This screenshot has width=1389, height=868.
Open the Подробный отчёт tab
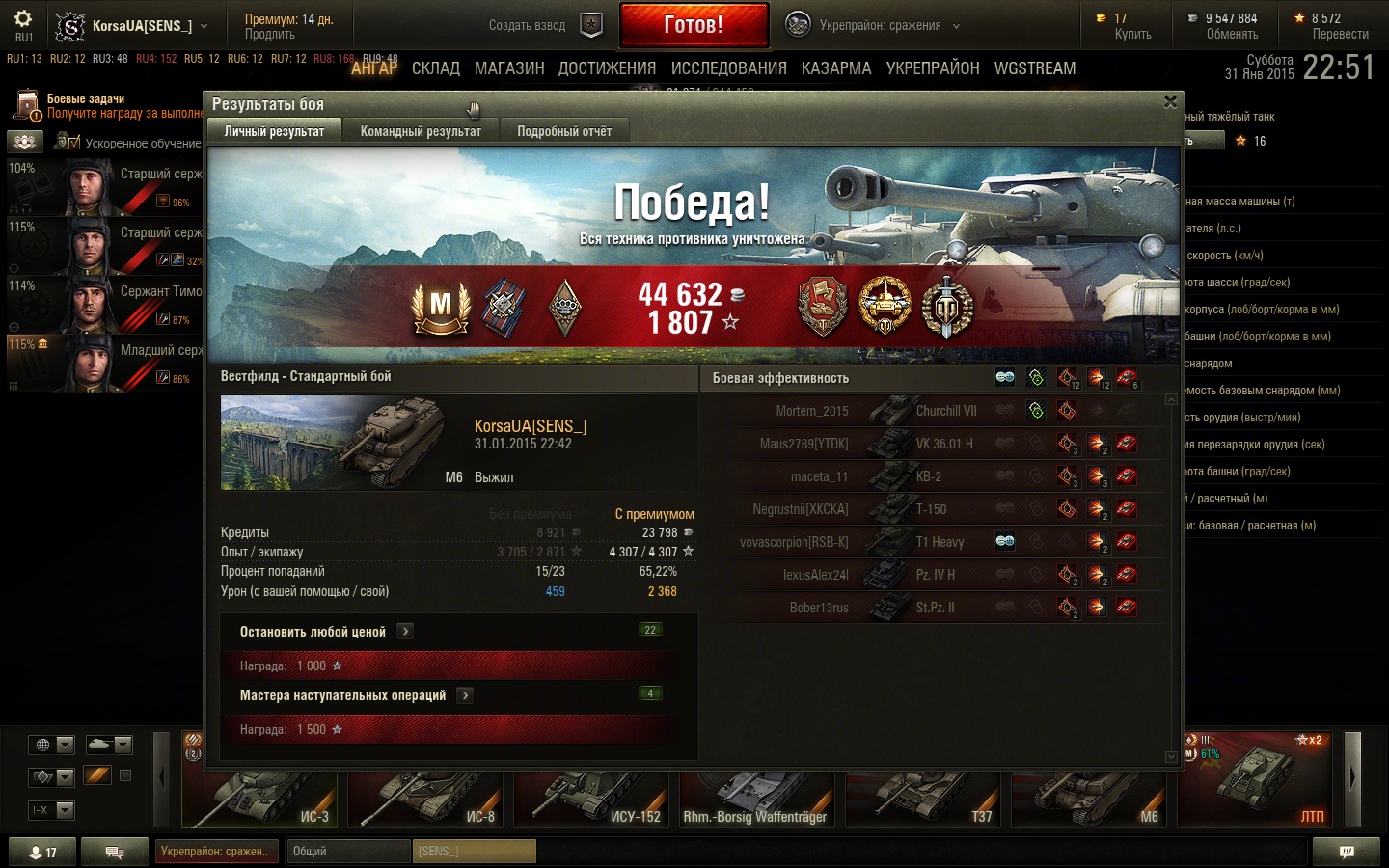[564, 131]
